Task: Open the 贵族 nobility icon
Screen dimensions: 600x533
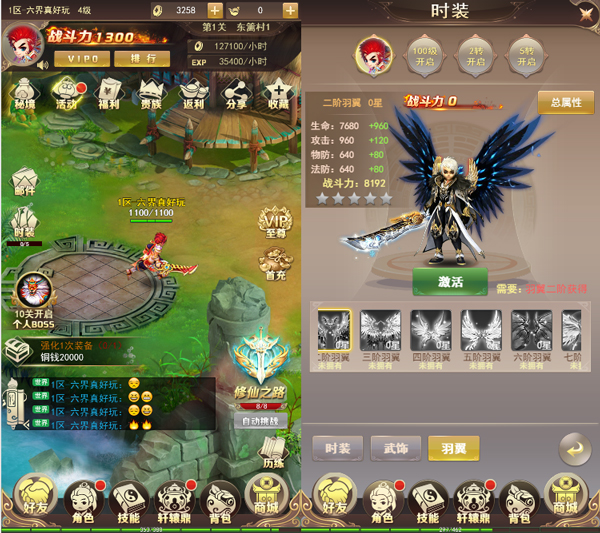Action: coord(151,92)
